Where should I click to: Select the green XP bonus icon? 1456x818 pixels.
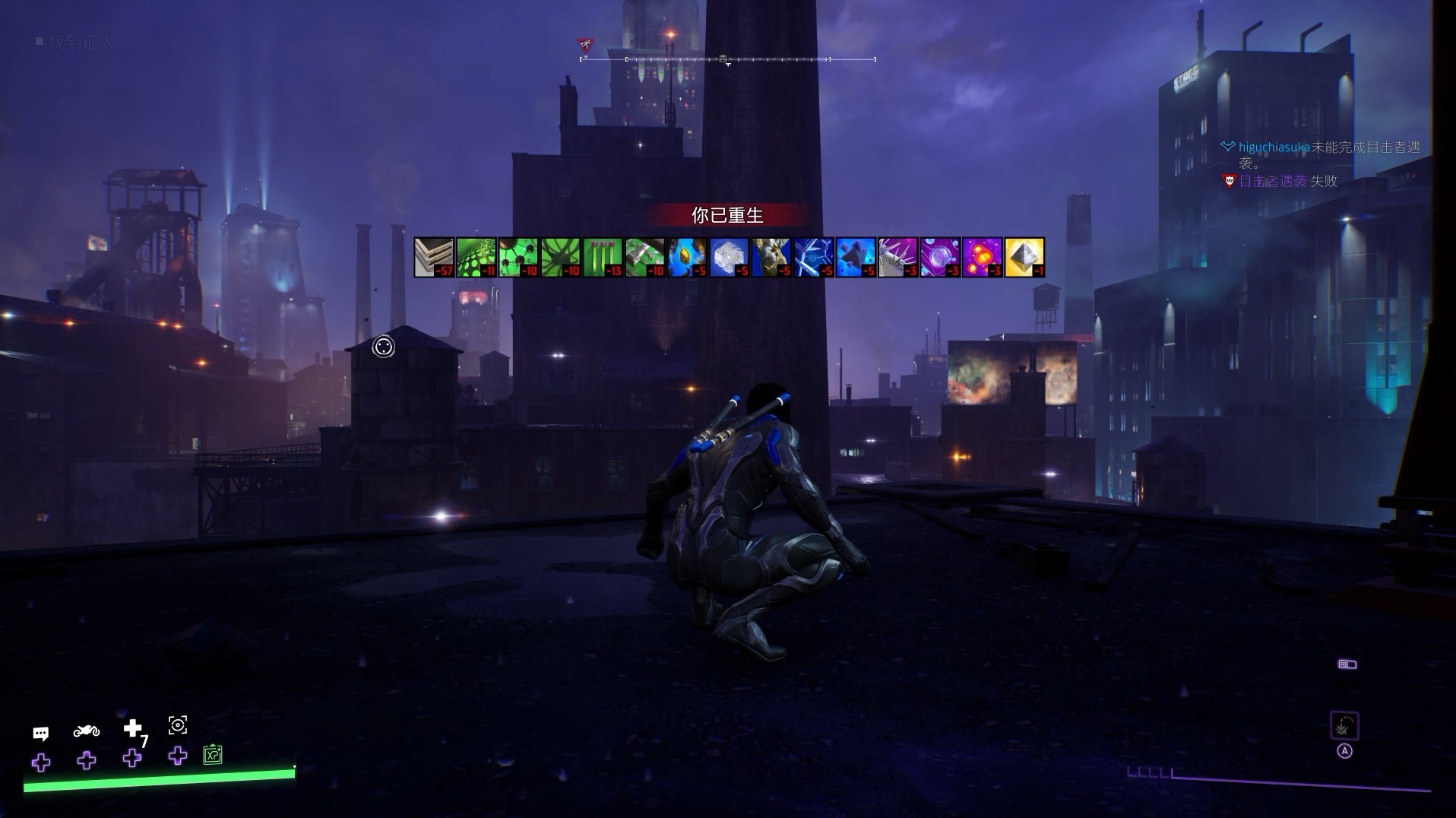(x=213, y=755)
